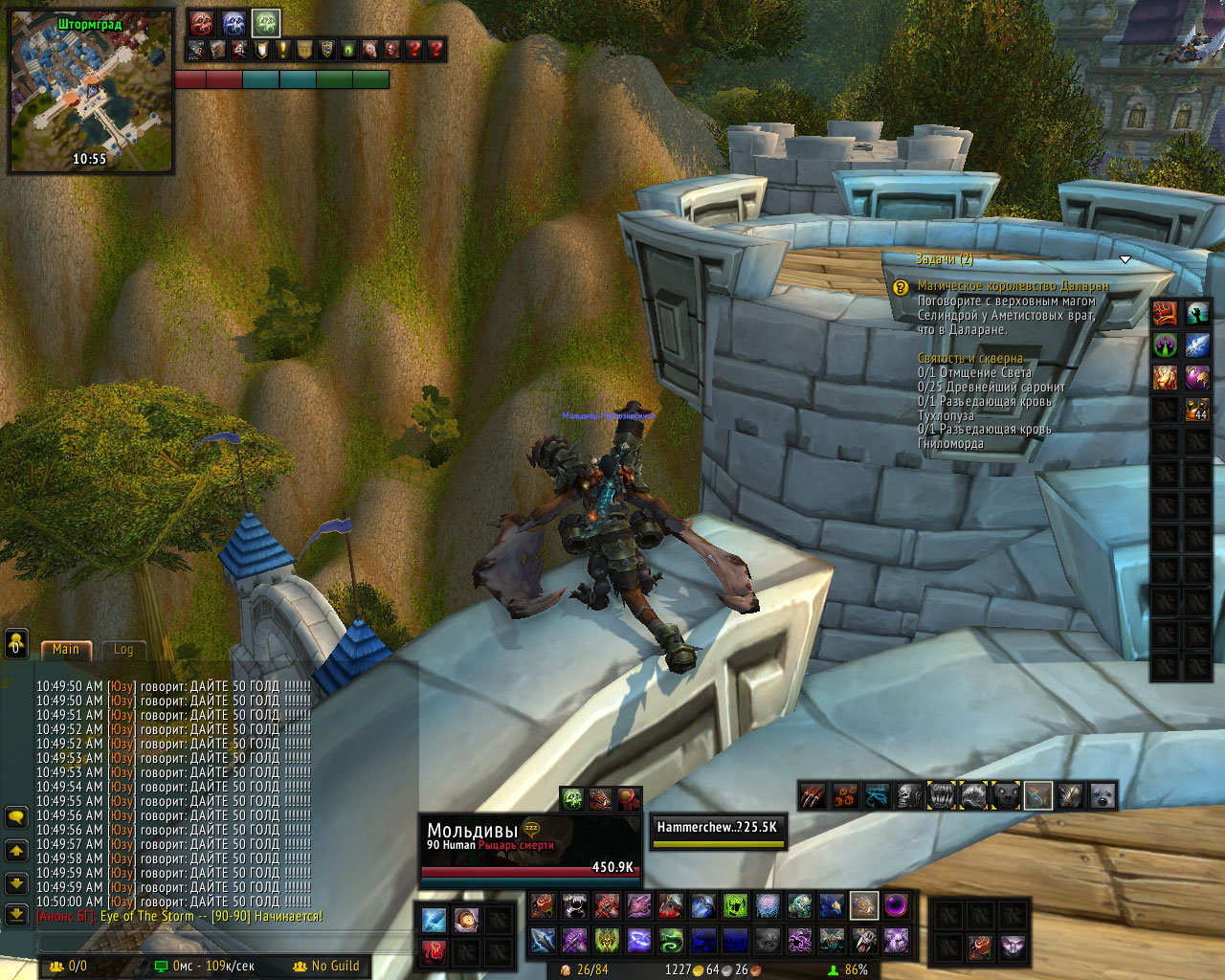The width and height of the screenshot is (1225, 980).
Task: Cast the green skull ability on main bar
Action: pyautogui.click(x=735, y=905)
